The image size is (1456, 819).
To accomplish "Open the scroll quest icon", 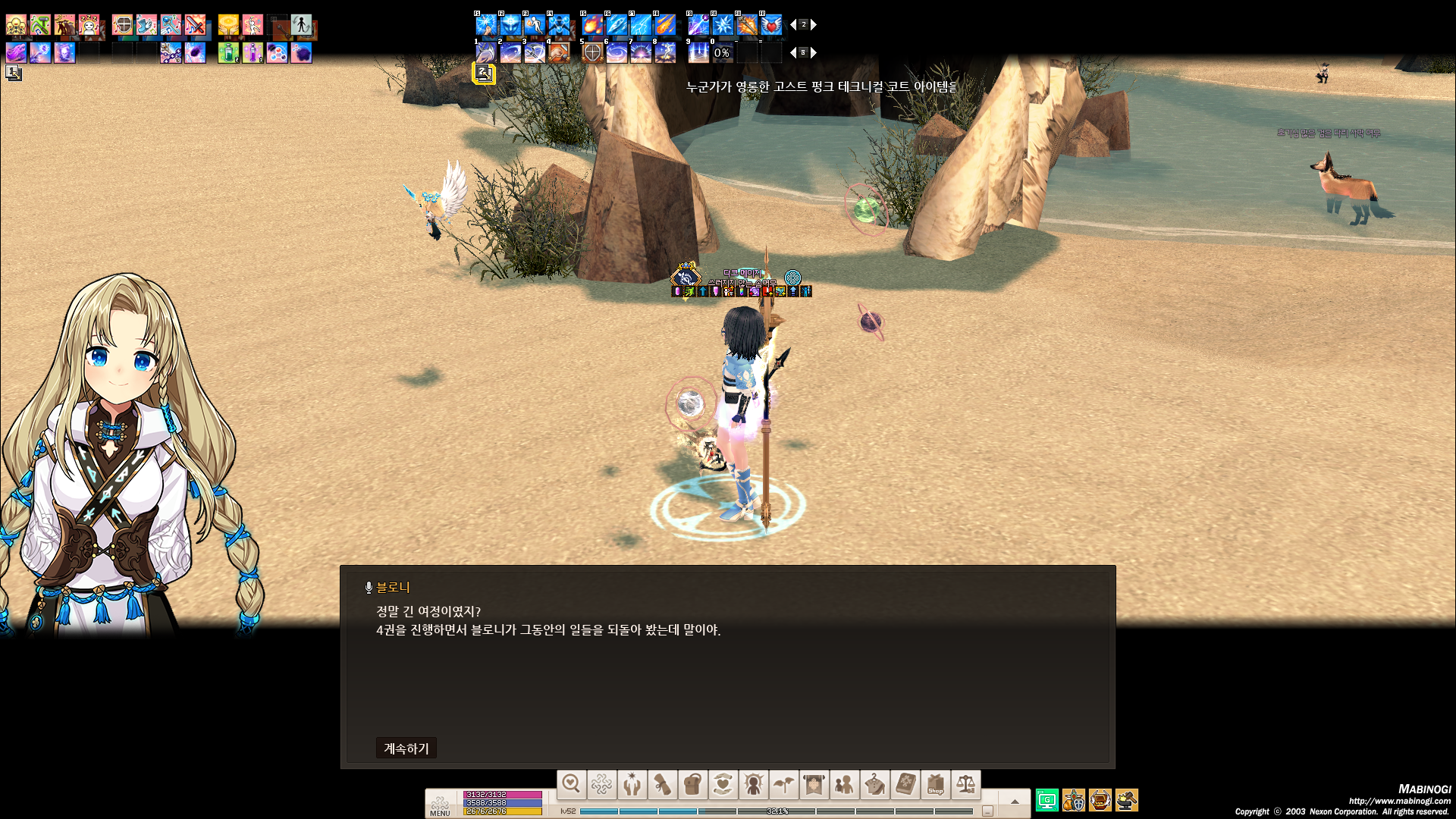I will (x=662, y=784).
